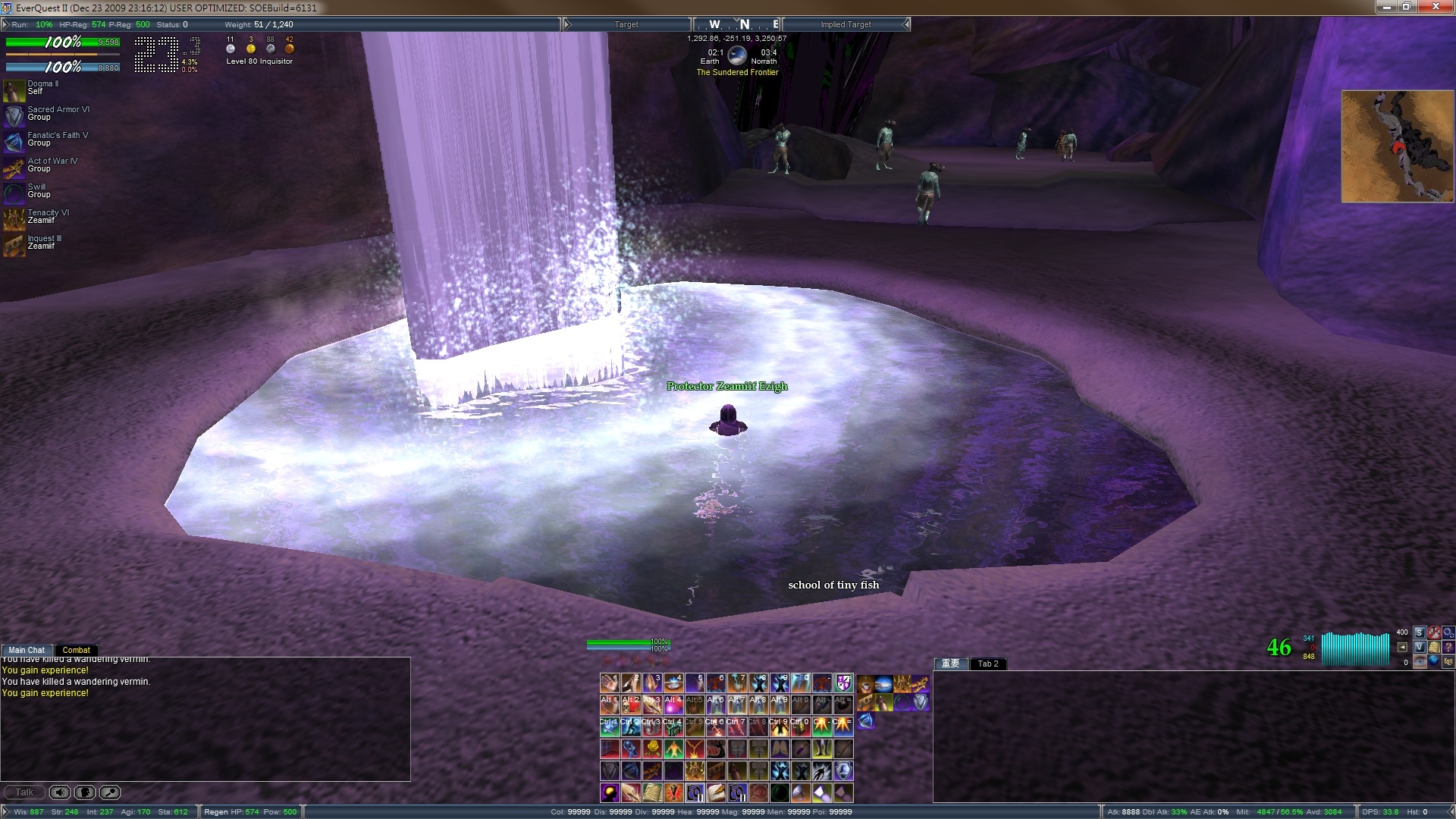Switch to the Combat chat tab
Viewport: 1456px width, 819px height.
pyautogui.click(x=76, y=650)
